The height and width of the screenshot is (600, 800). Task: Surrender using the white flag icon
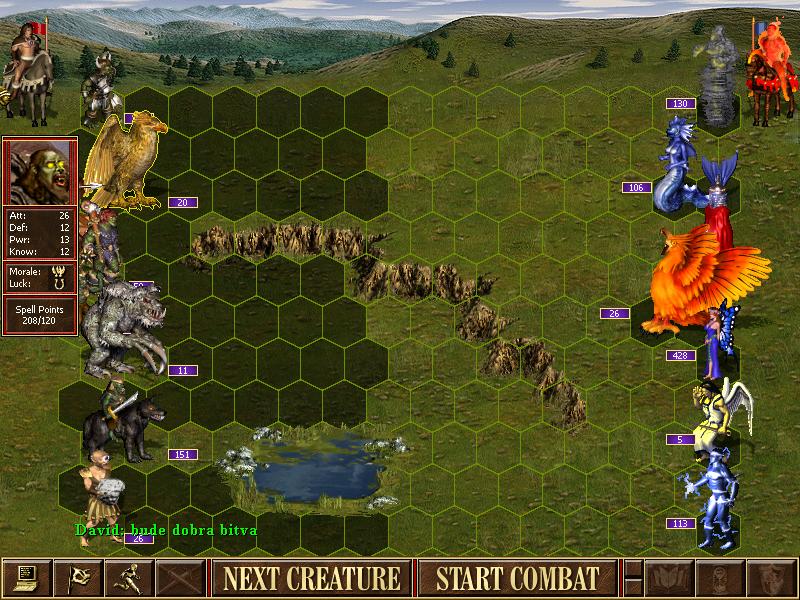(77, 578)
